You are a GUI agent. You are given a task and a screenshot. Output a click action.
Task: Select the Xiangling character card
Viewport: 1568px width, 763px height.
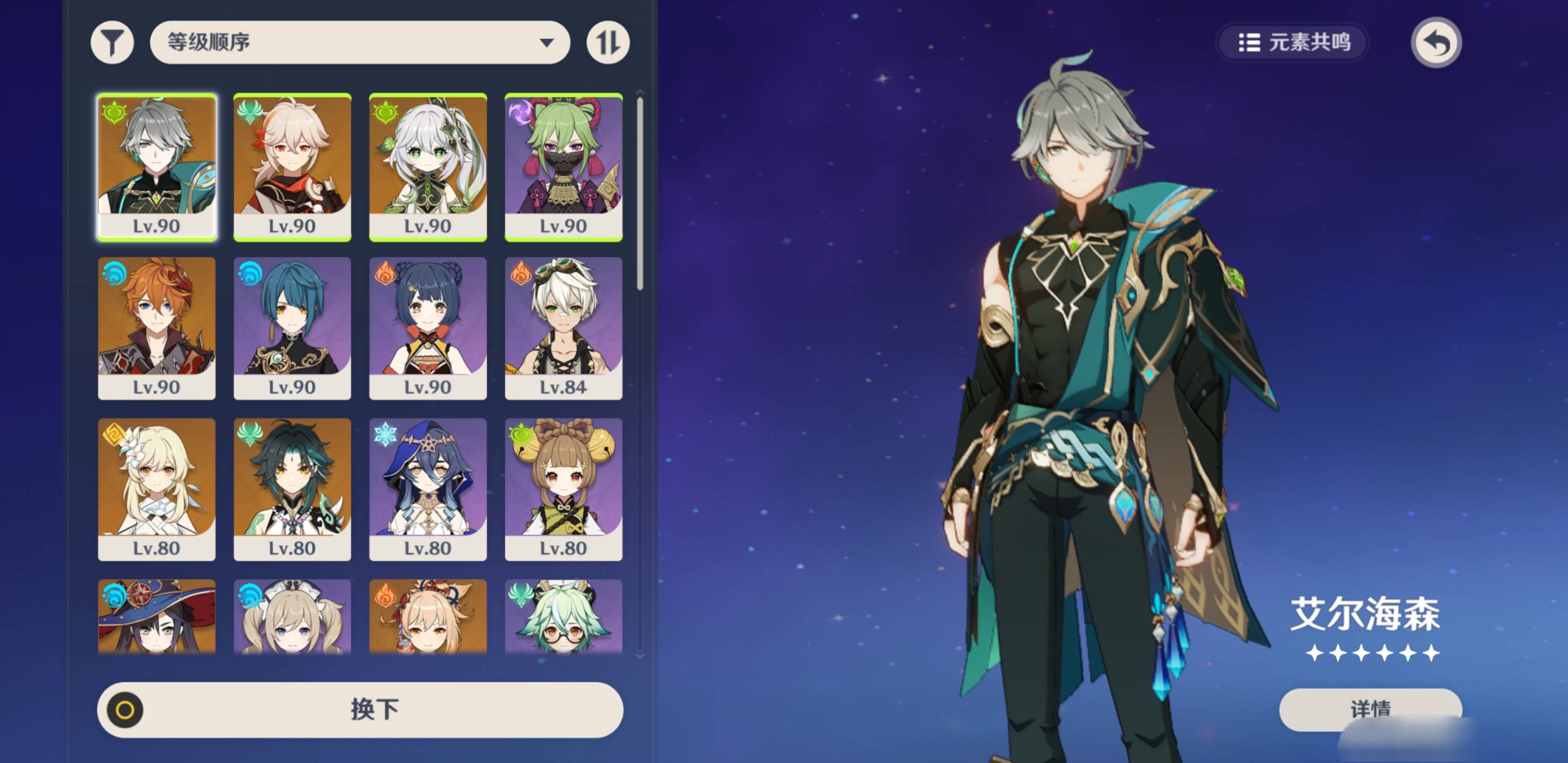428,327
